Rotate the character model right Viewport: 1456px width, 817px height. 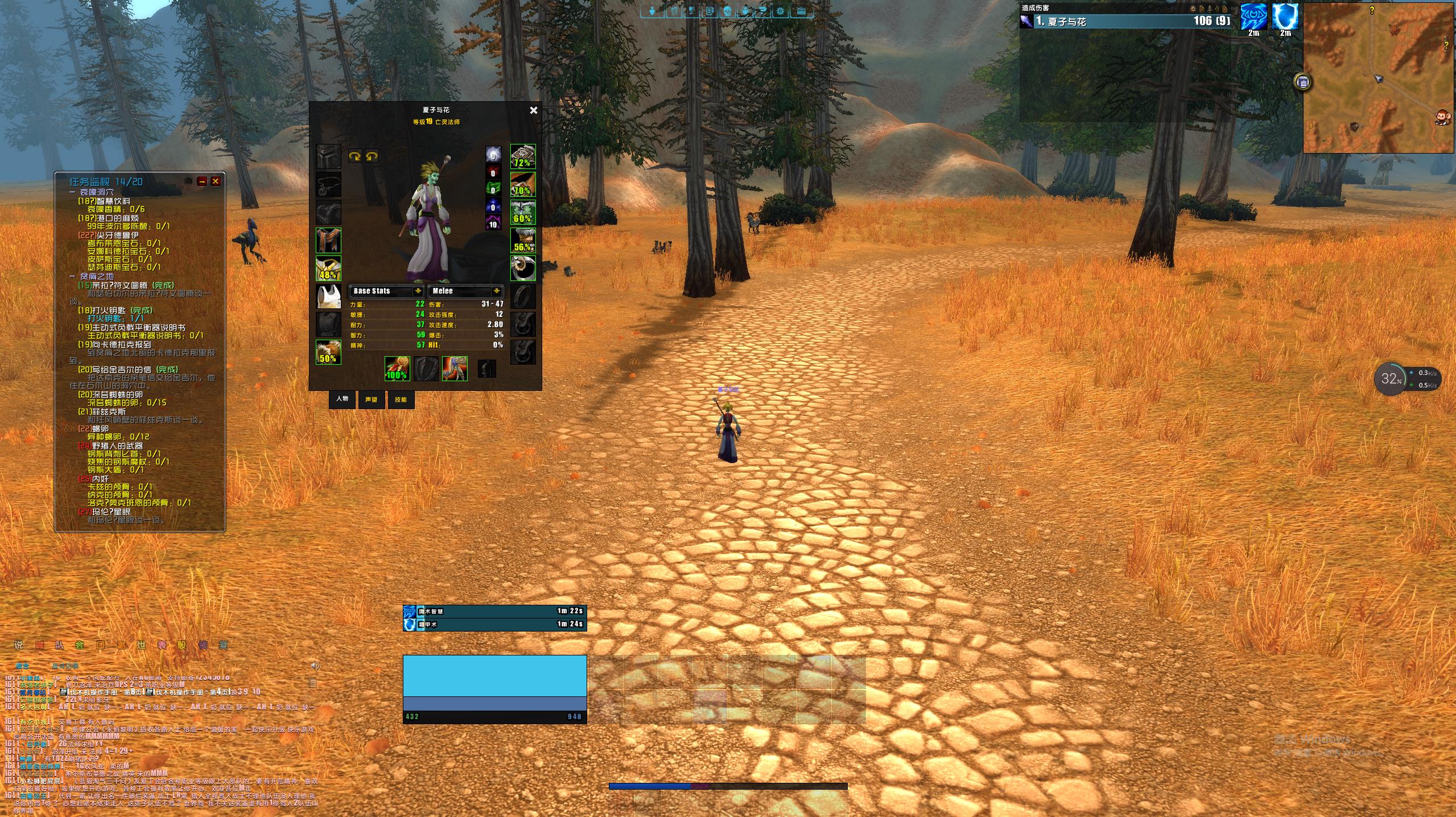coord(372,156)
